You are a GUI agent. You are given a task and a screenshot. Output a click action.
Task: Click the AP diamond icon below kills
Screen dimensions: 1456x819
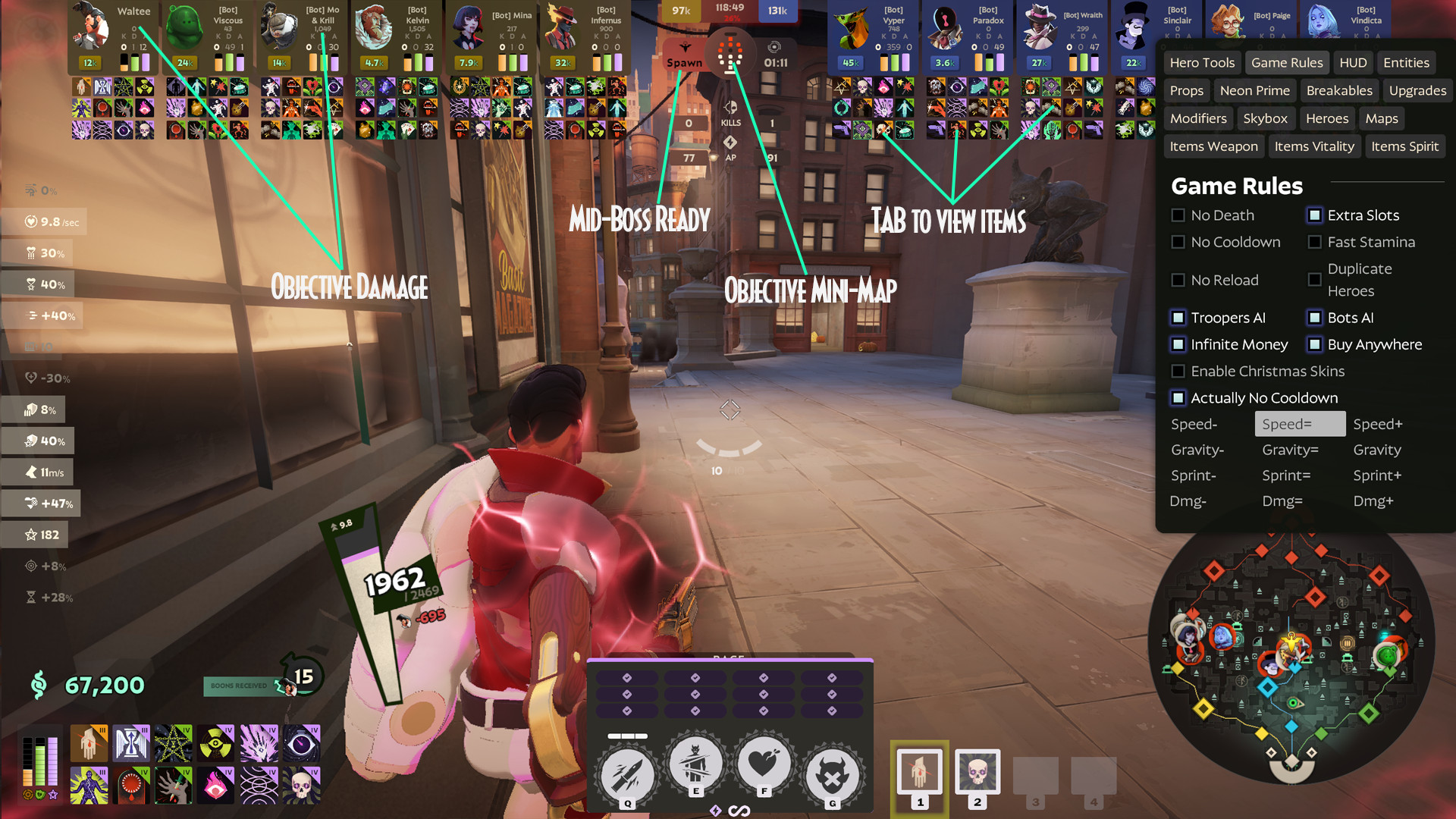pos(730,141)
